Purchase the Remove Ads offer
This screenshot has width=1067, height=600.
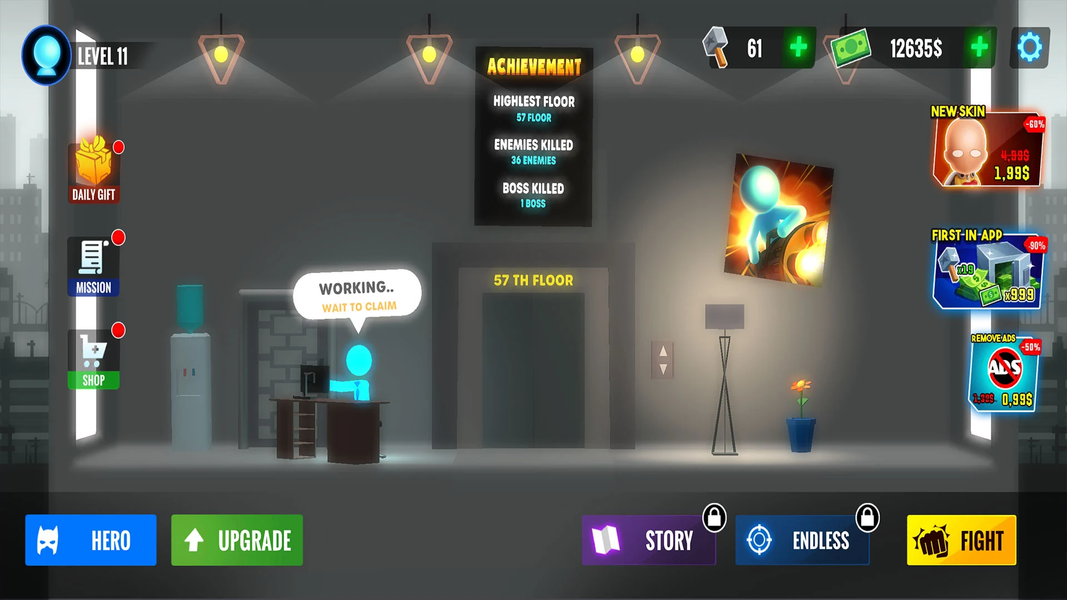(x=1004, y=373)
